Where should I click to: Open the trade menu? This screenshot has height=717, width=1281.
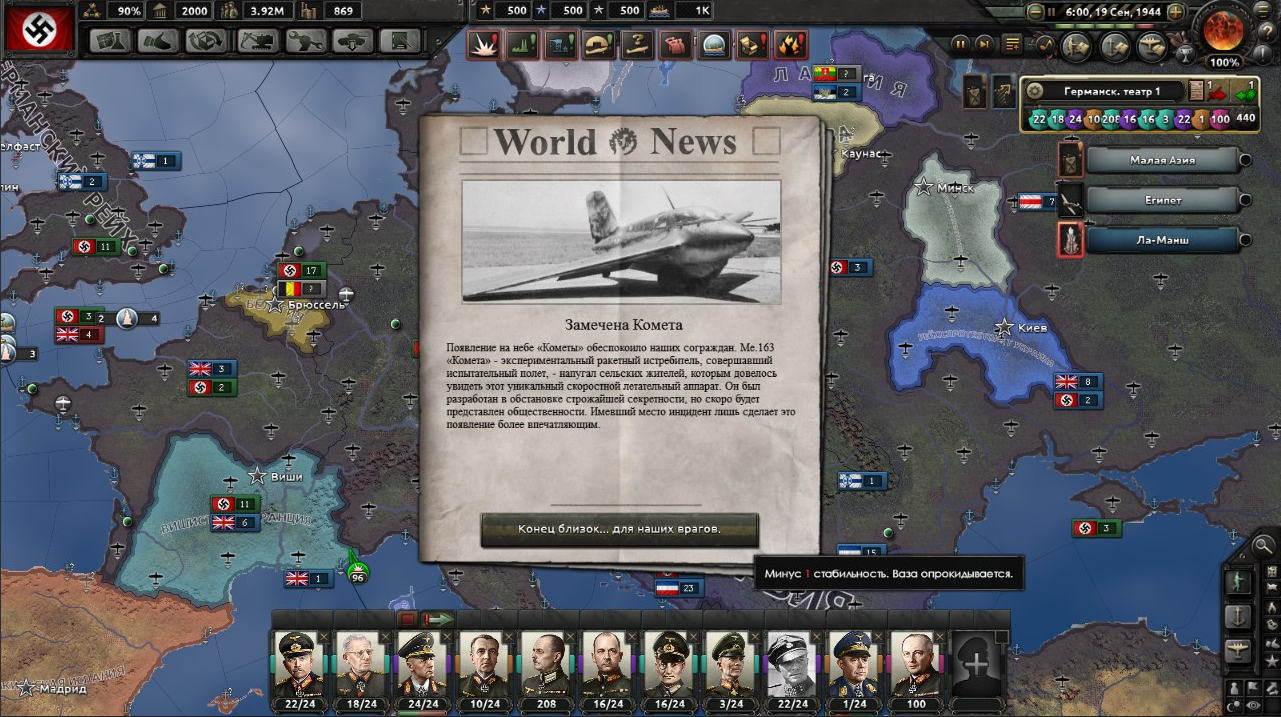pyautogui.click(x=207, y=41)
